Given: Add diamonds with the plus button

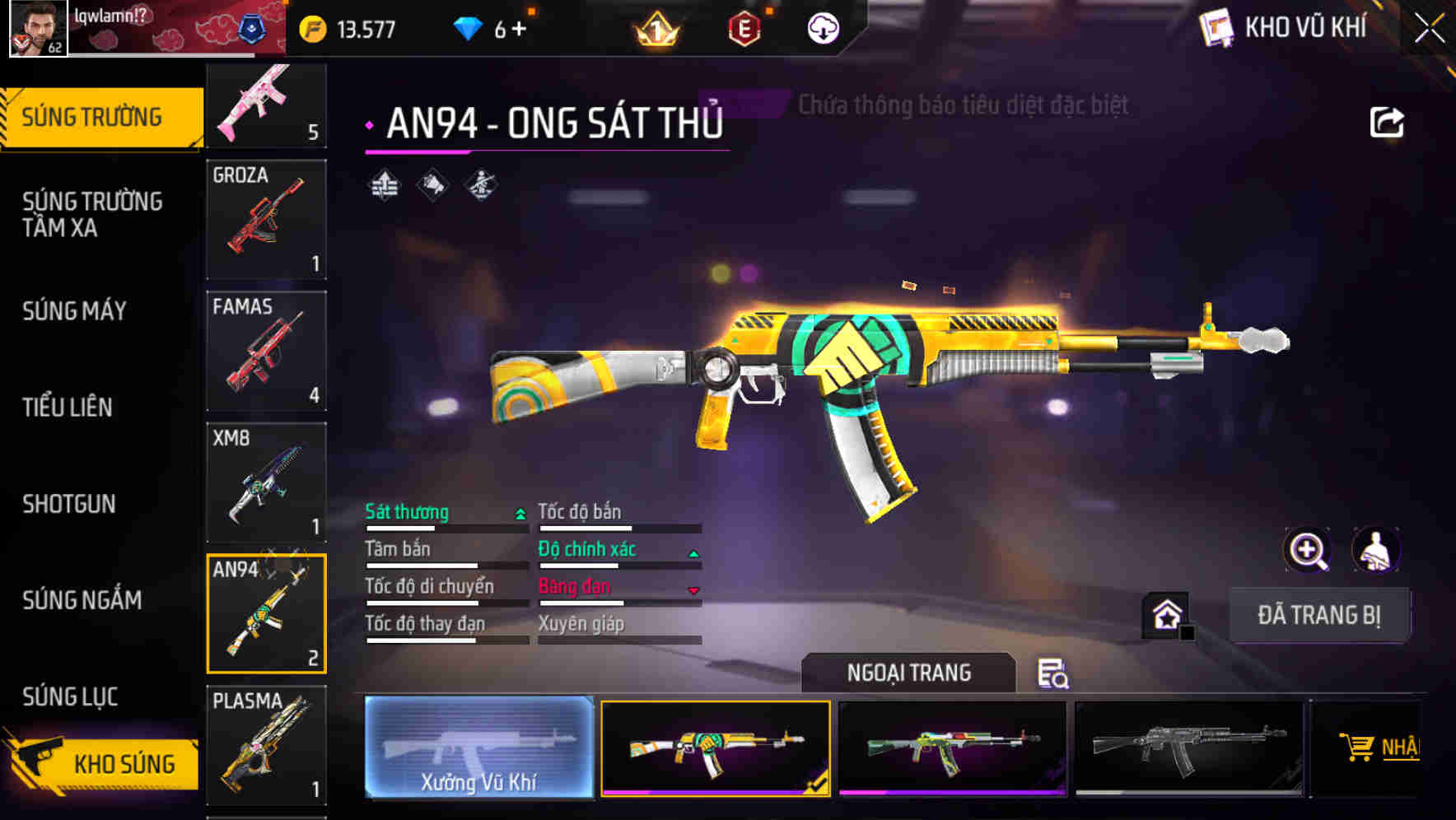Looking at the screenshot, I should (x=520, y=30).
